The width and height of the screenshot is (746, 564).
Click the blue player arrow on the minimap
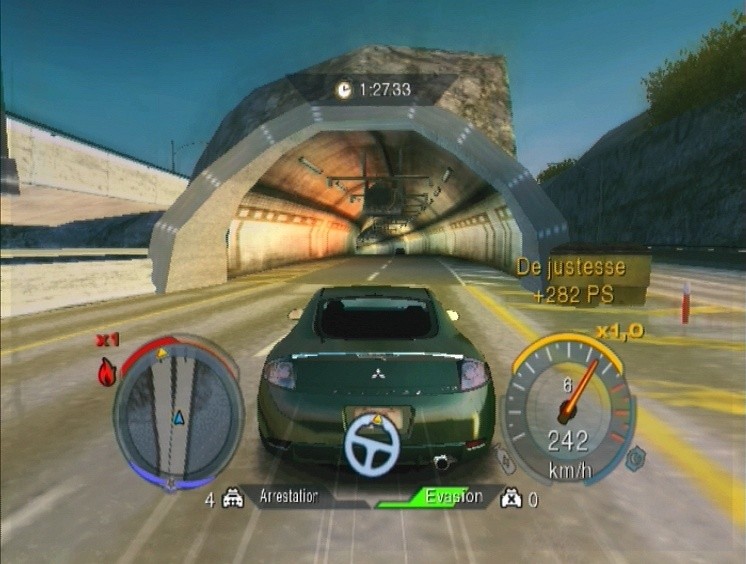pyautogui.click(x=179, y=416)
